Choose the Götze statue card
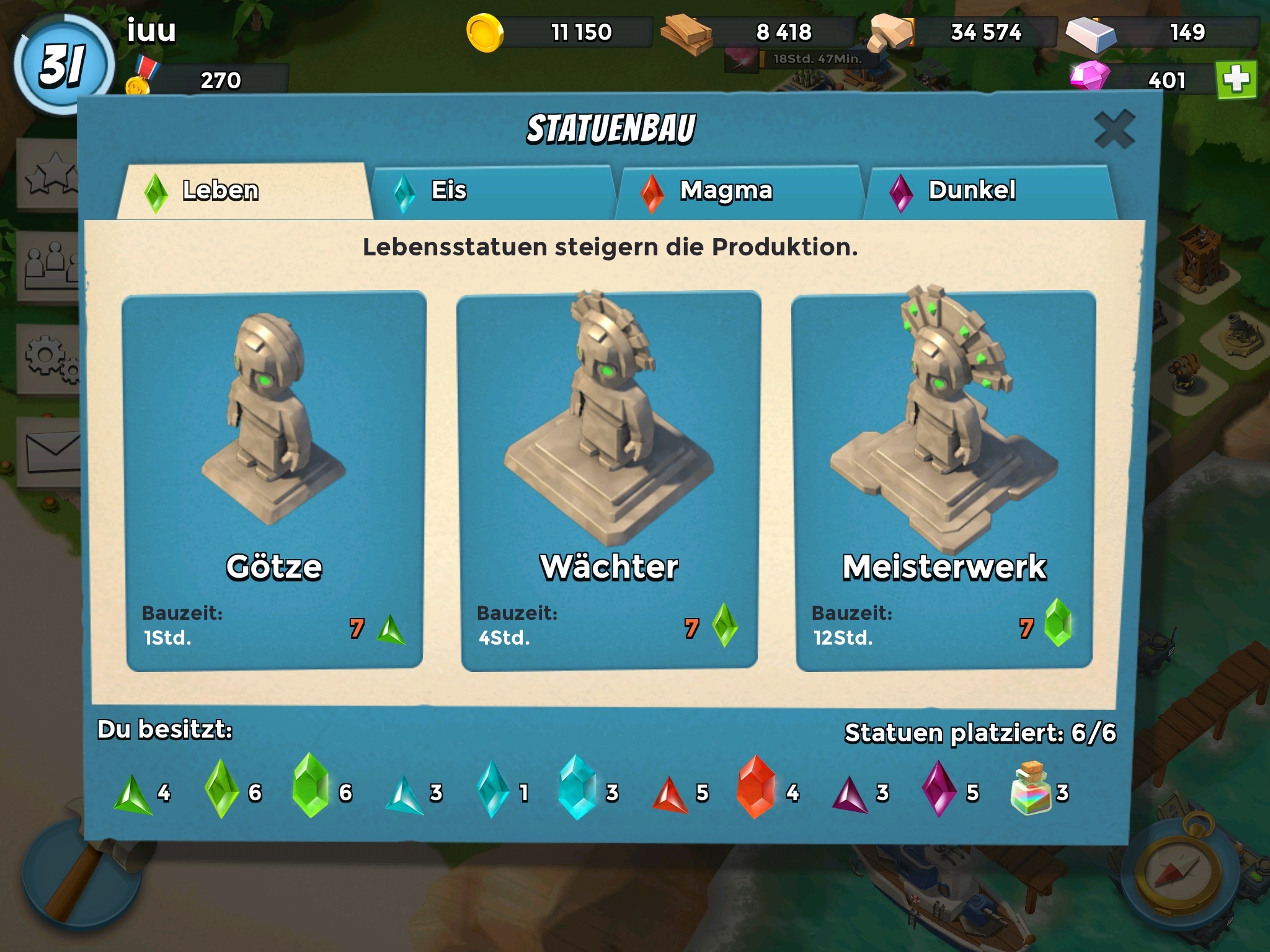The image size is (1270, 952). pos(274,480)
